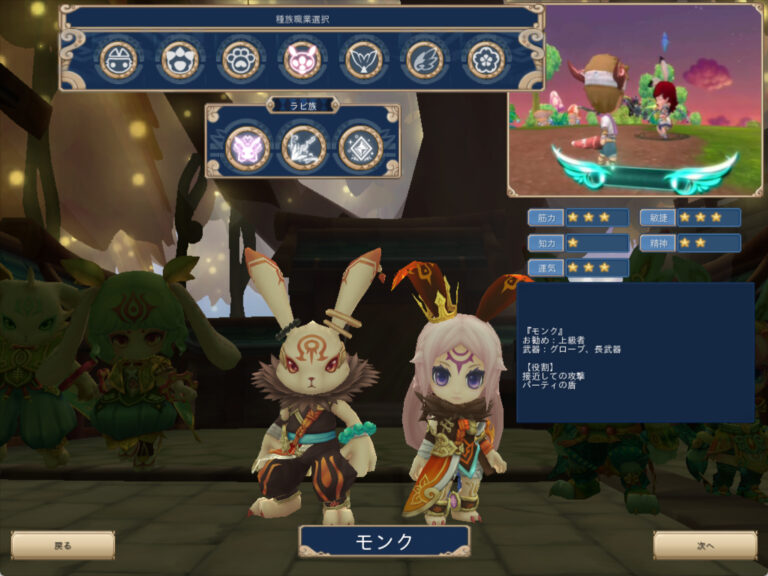
Task: Select the pink rabbit race icon
Action: click(x=302, y=60)
